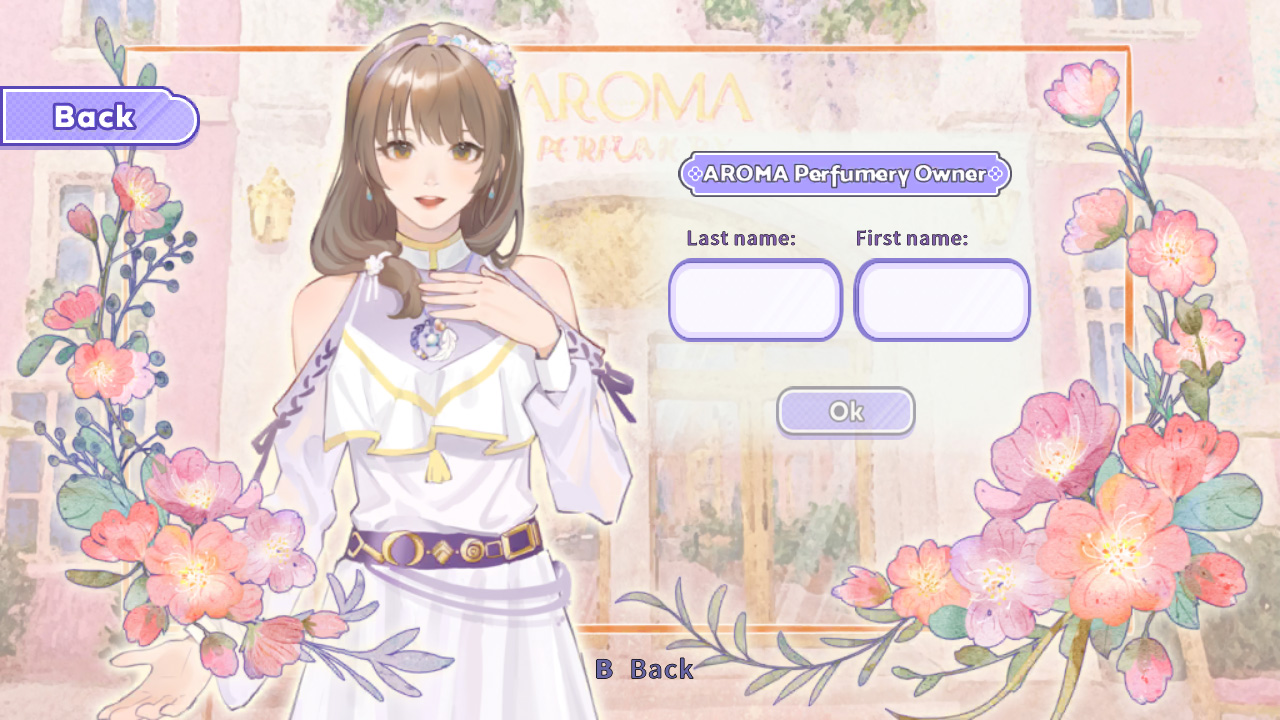Click the diamond icon right of the title
Viewport: 1280px width, 720px height.
[x=993, y=173]
